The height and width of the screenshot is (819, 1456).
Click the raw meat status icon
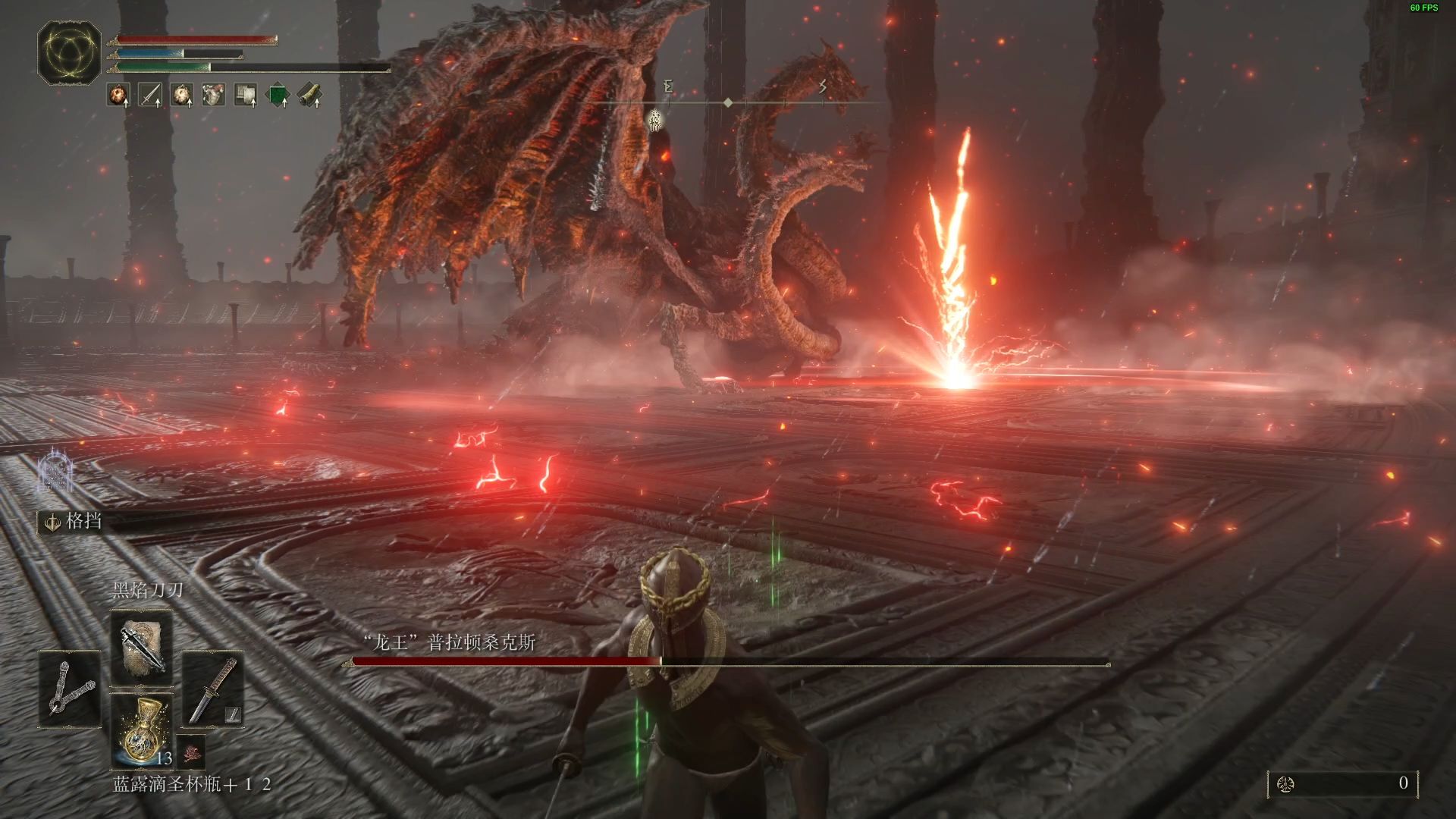click(214, 95)
